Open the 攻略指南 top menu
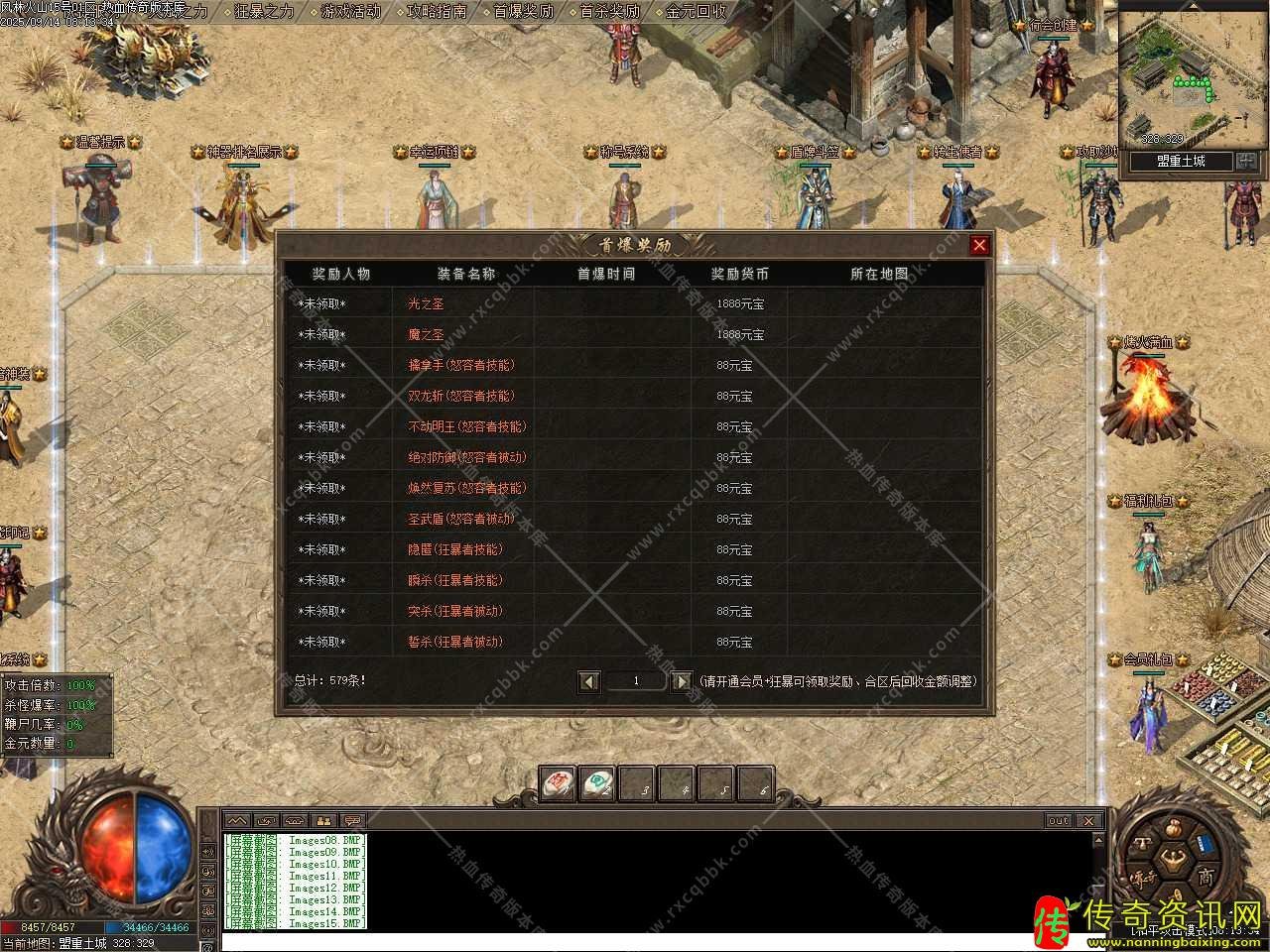1270x952 pixels. coord(437,12)
